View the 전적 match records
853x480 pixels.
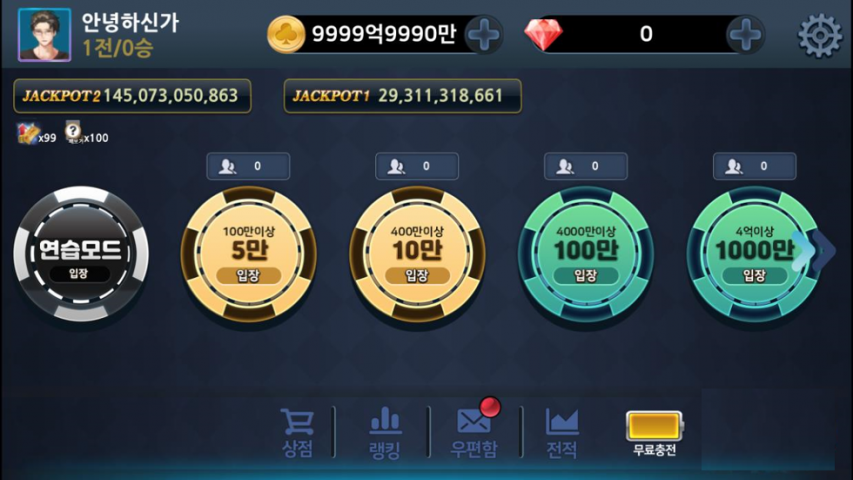click(x=562, y=433)
